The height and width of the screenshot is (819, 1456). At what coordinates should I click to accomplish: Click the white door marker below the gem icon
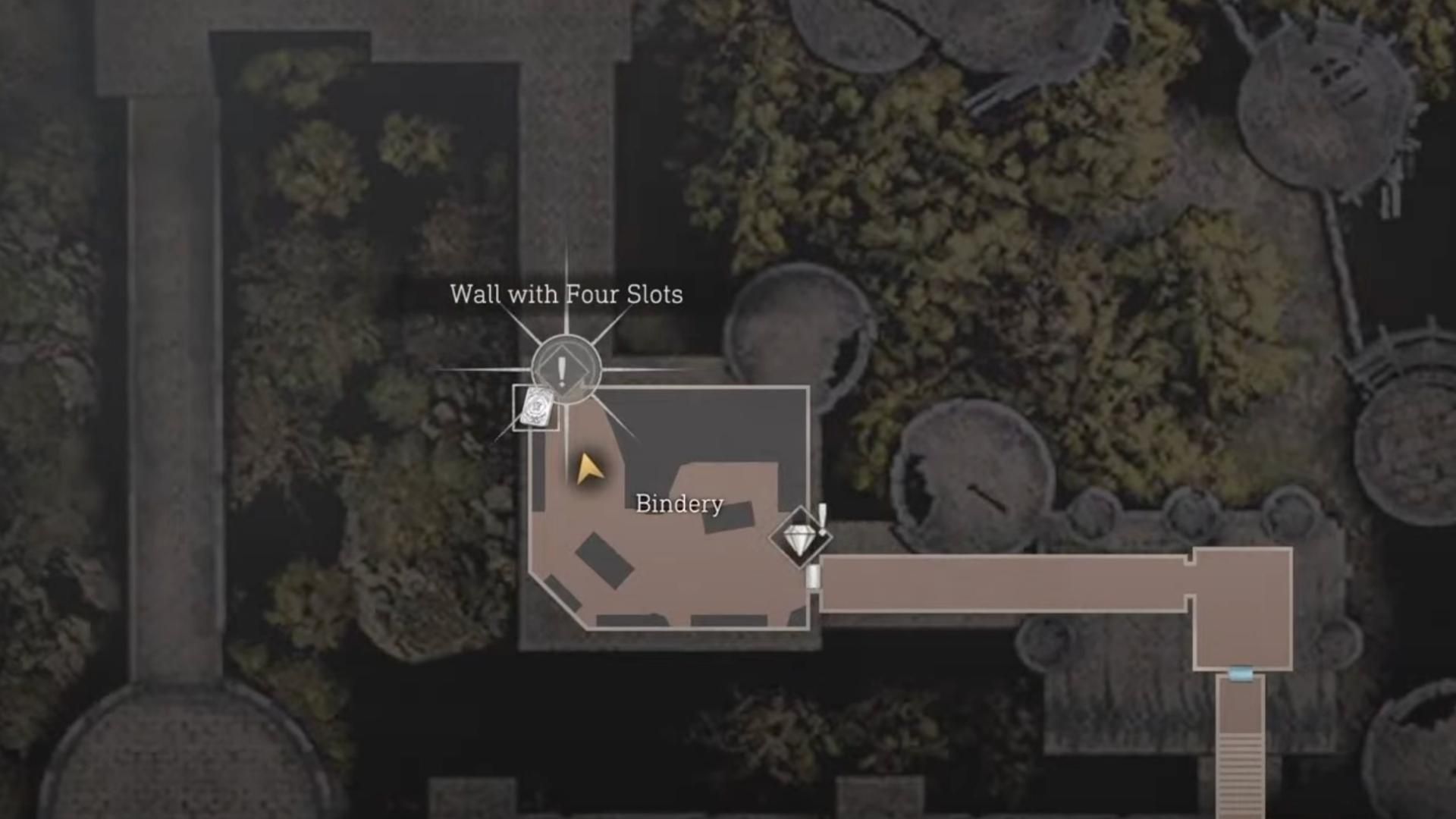coord(813,578)
